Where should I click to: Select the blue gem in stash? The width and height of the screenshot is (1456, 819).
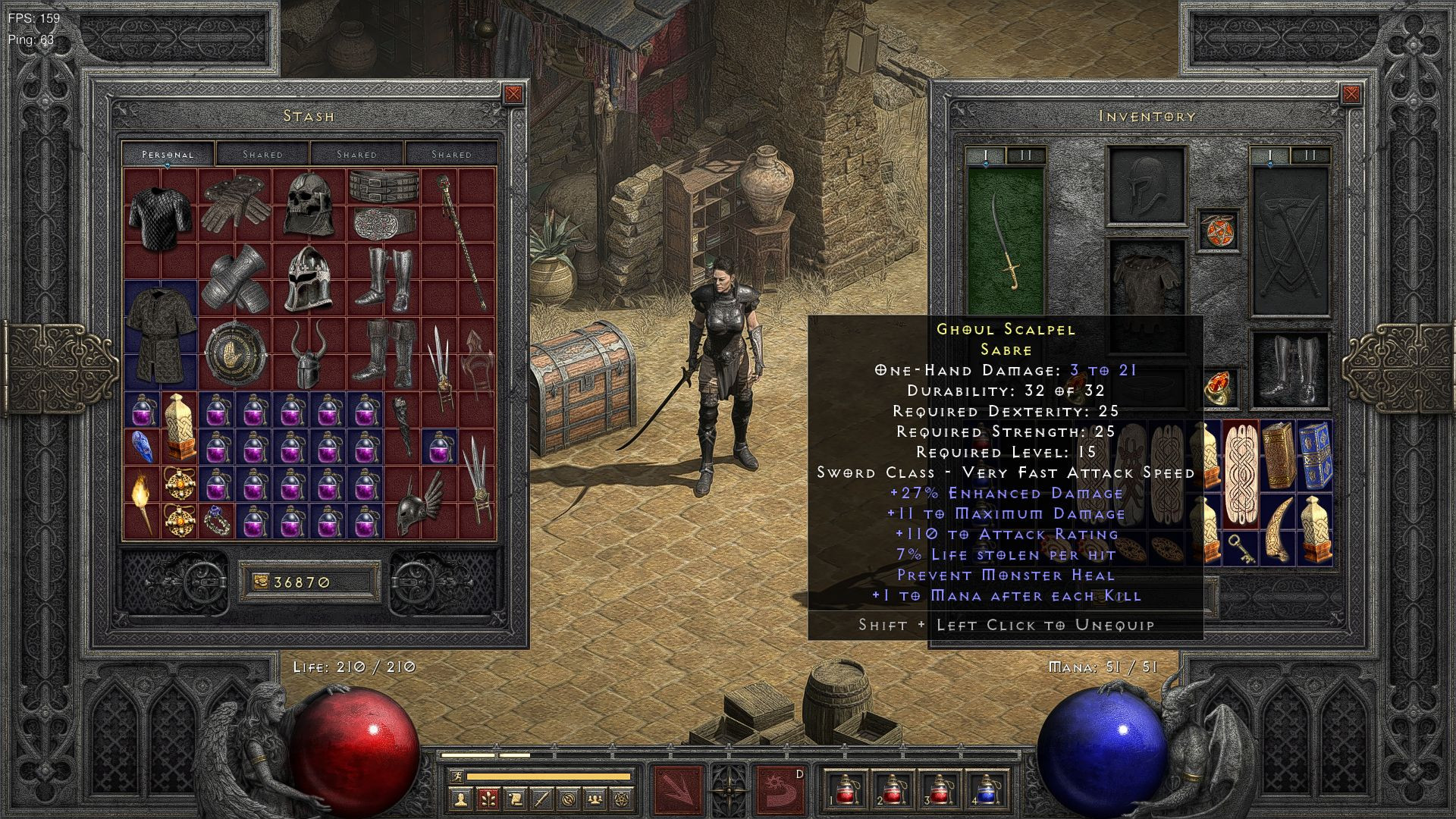point(142,446)
